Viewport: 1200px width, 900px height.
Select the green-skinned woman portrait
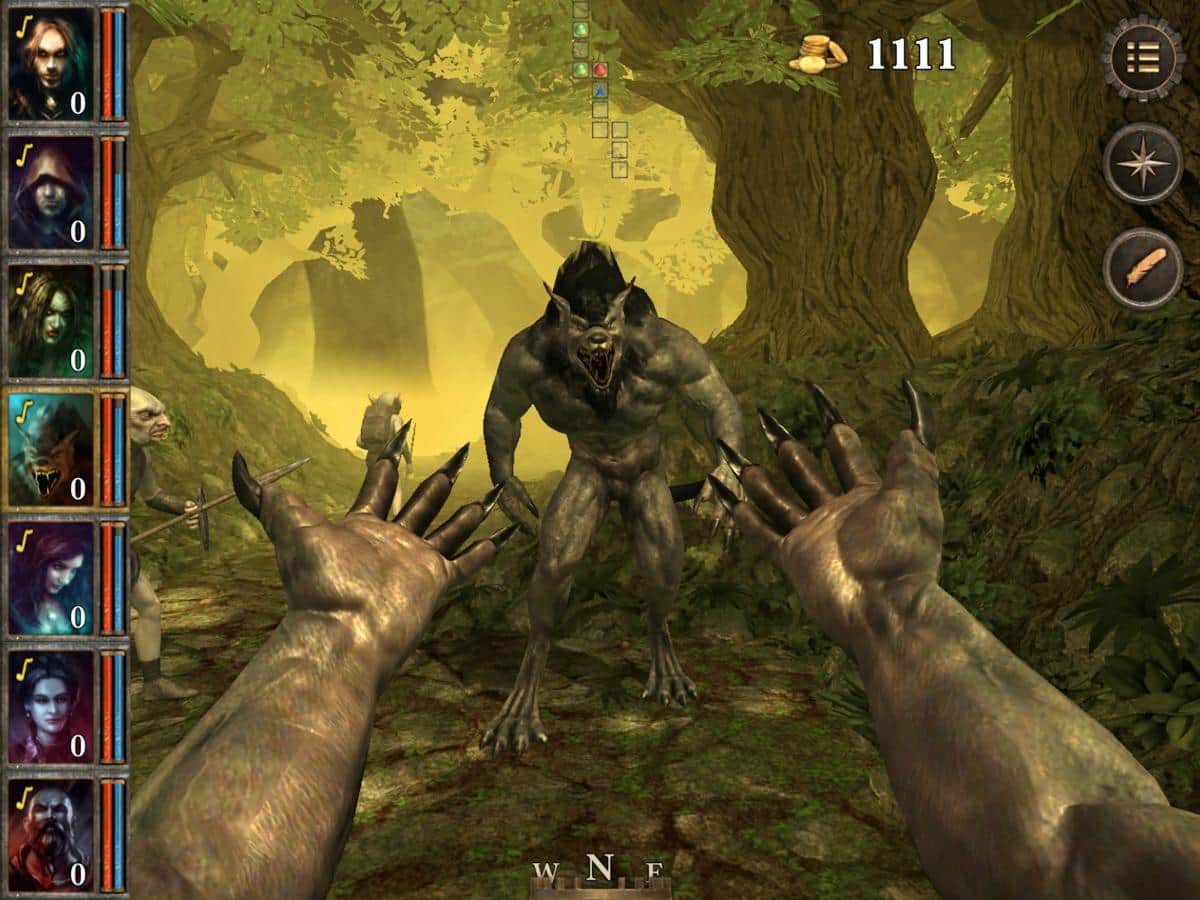coord(51,320)
